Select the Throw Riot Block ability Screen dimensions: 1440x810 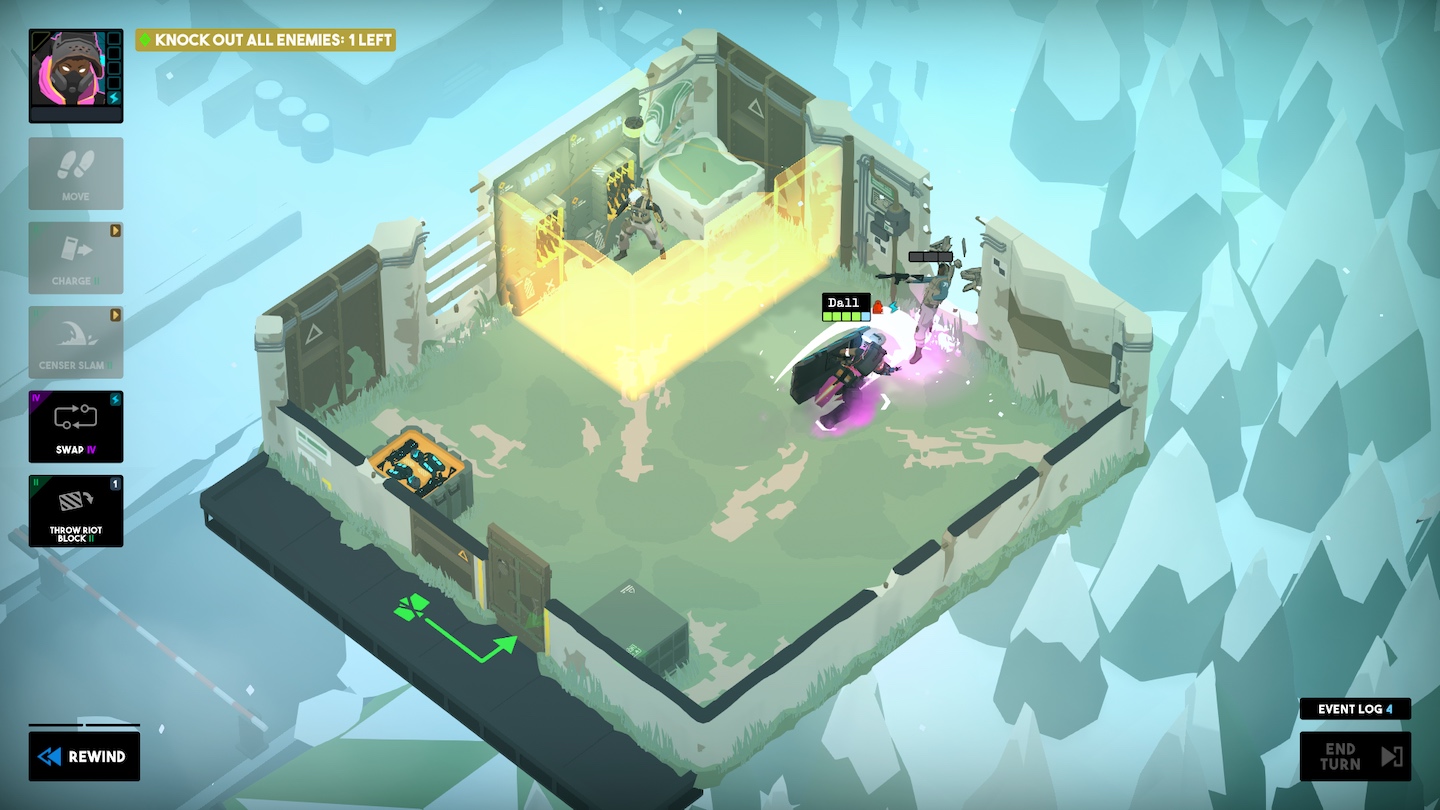point(76,511)
